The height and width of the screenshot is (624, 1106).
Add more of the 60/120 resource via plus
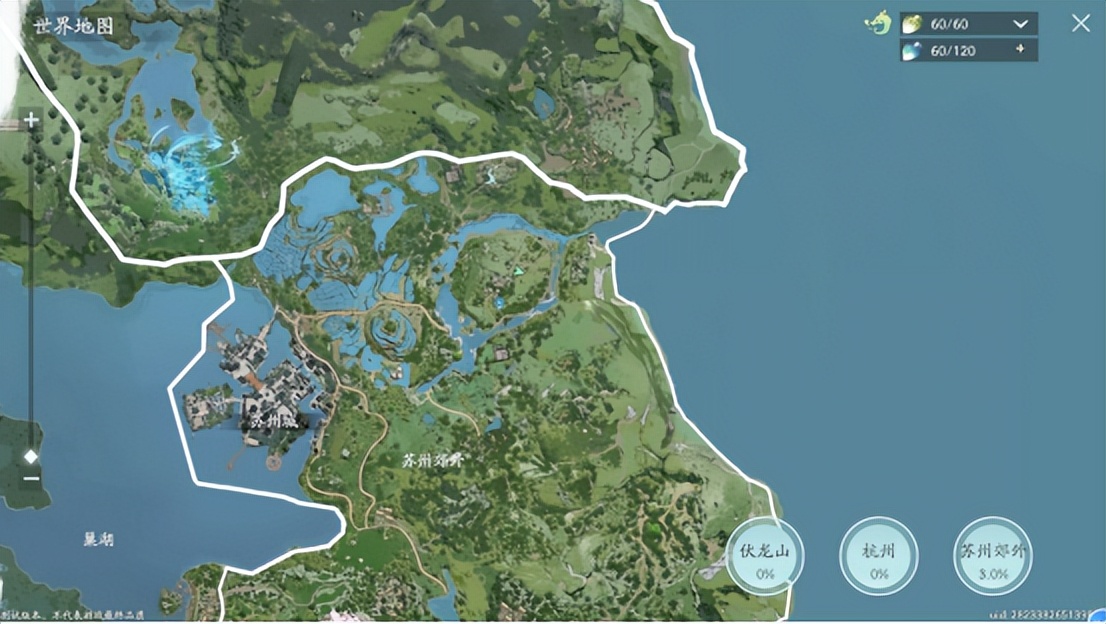(x=1020, y=50)
